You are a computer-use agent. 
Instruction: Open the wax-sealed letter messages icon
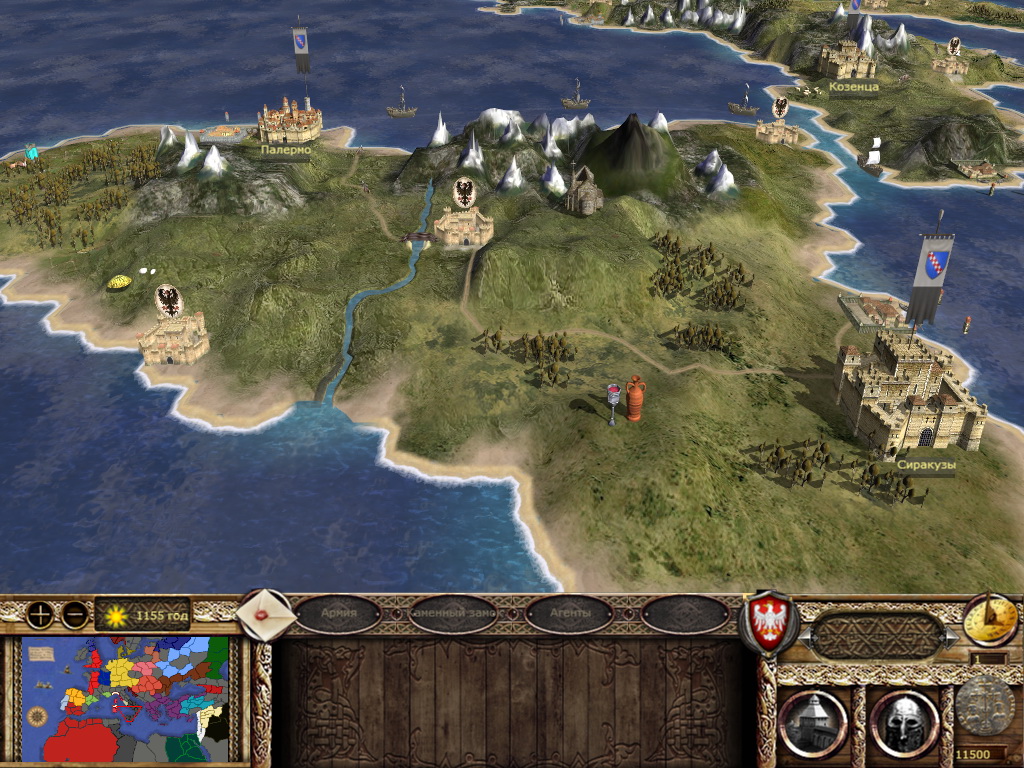pos(266,614)
